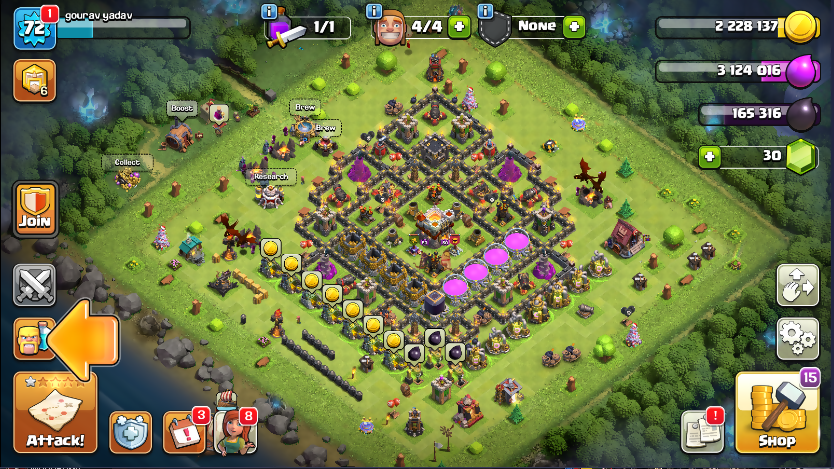
Task: Add gems with the green plus button
Action: click(x=710, y=156)
